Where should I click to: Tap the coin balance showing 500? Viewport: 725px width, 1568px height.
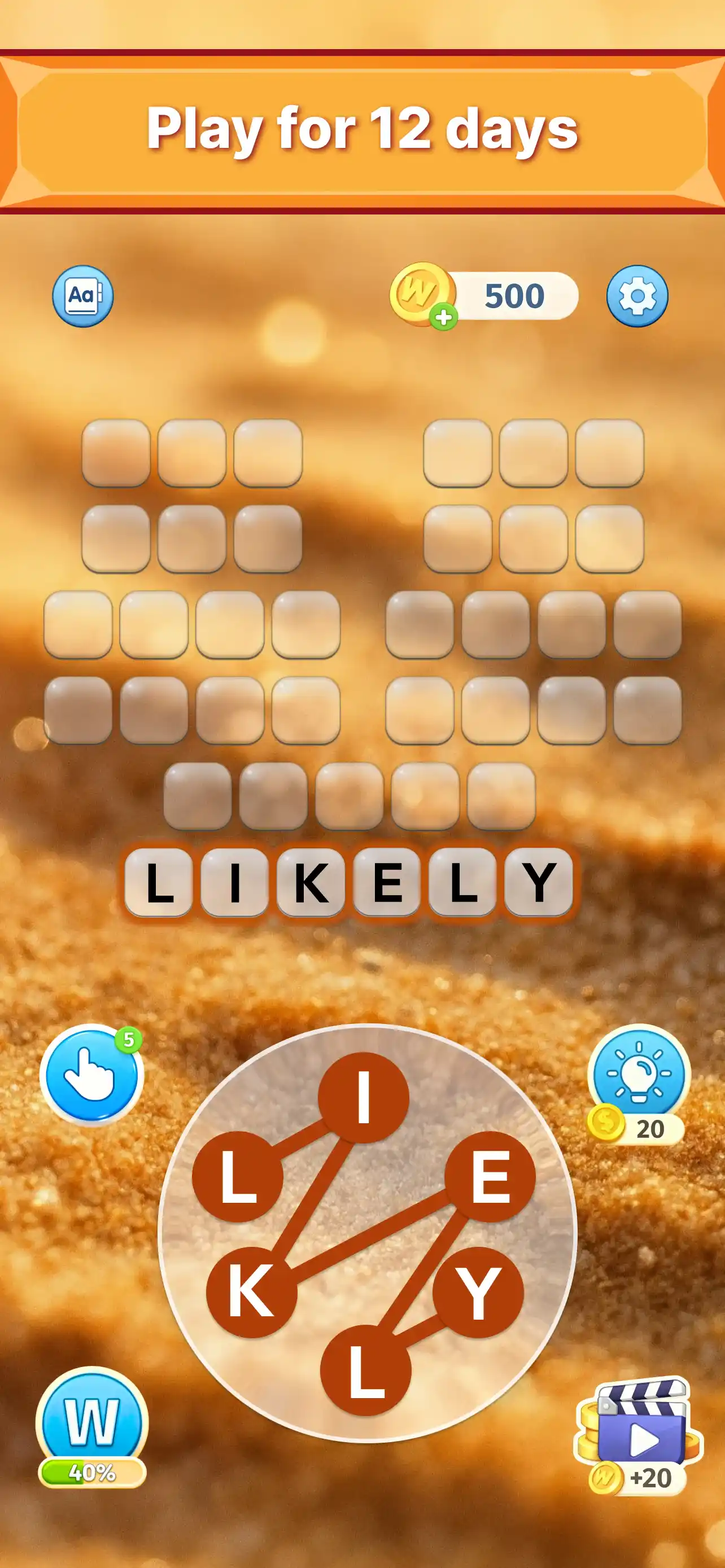514,296
